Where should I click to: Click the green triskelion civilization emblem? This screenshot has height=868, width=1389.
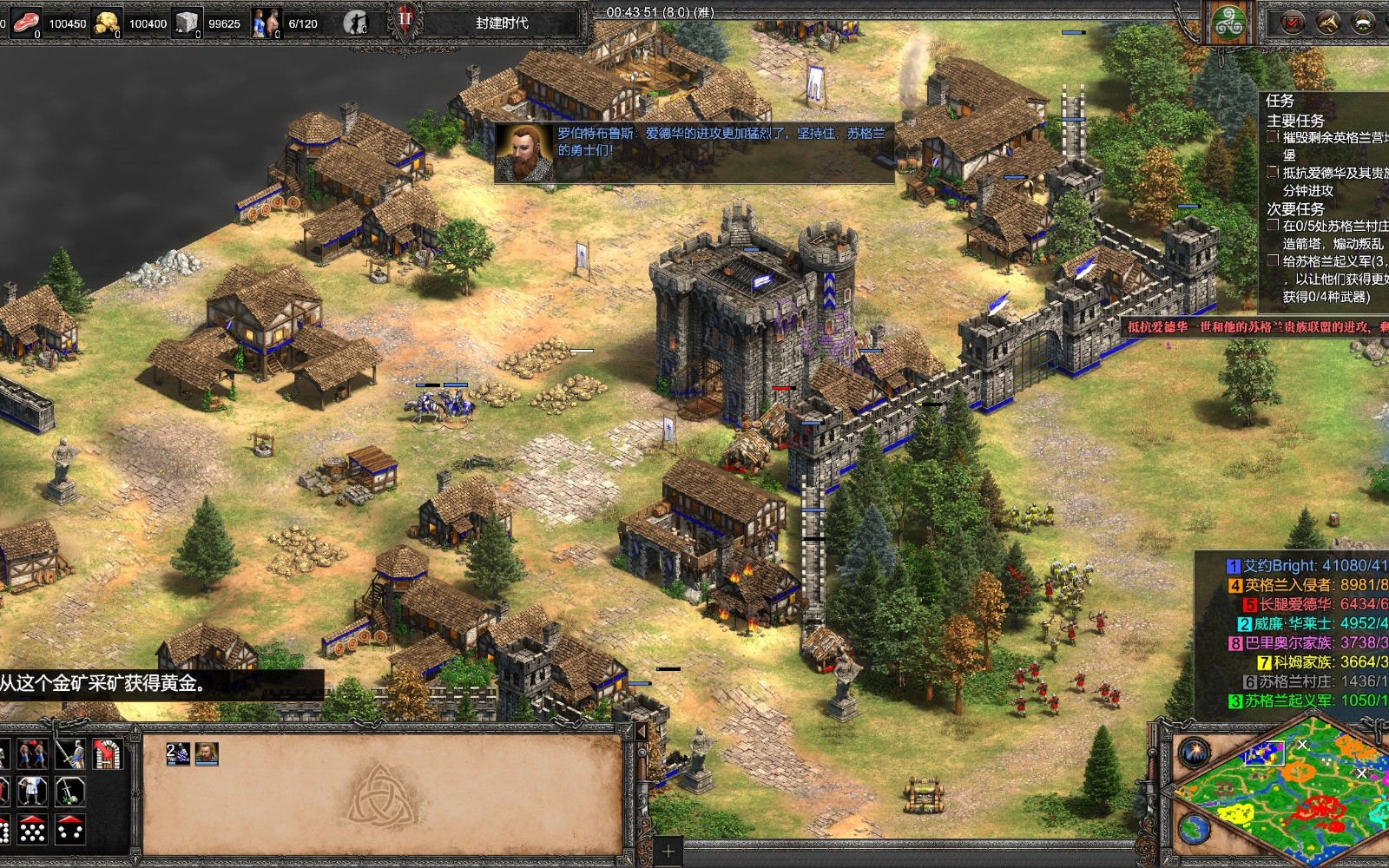1229,23
